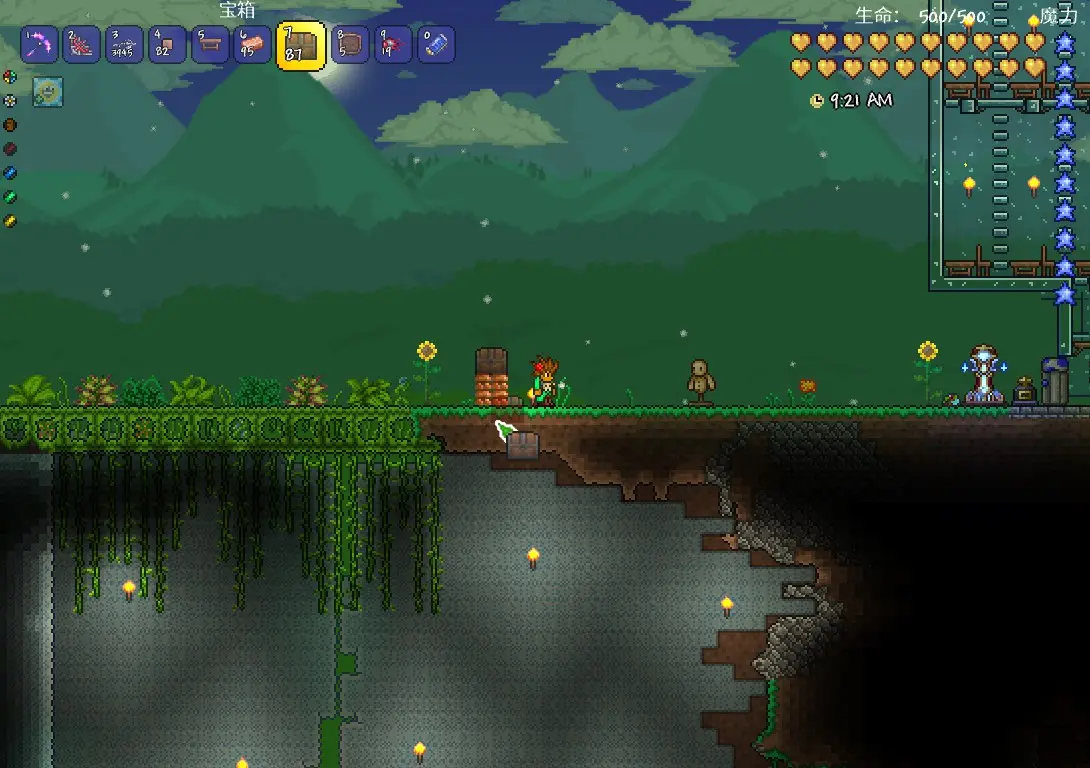Viewport: 1090px width, 768px height.
Task: Select the red spiked item in slot 2
Action: pyautogui.click(x=82, y=45)
